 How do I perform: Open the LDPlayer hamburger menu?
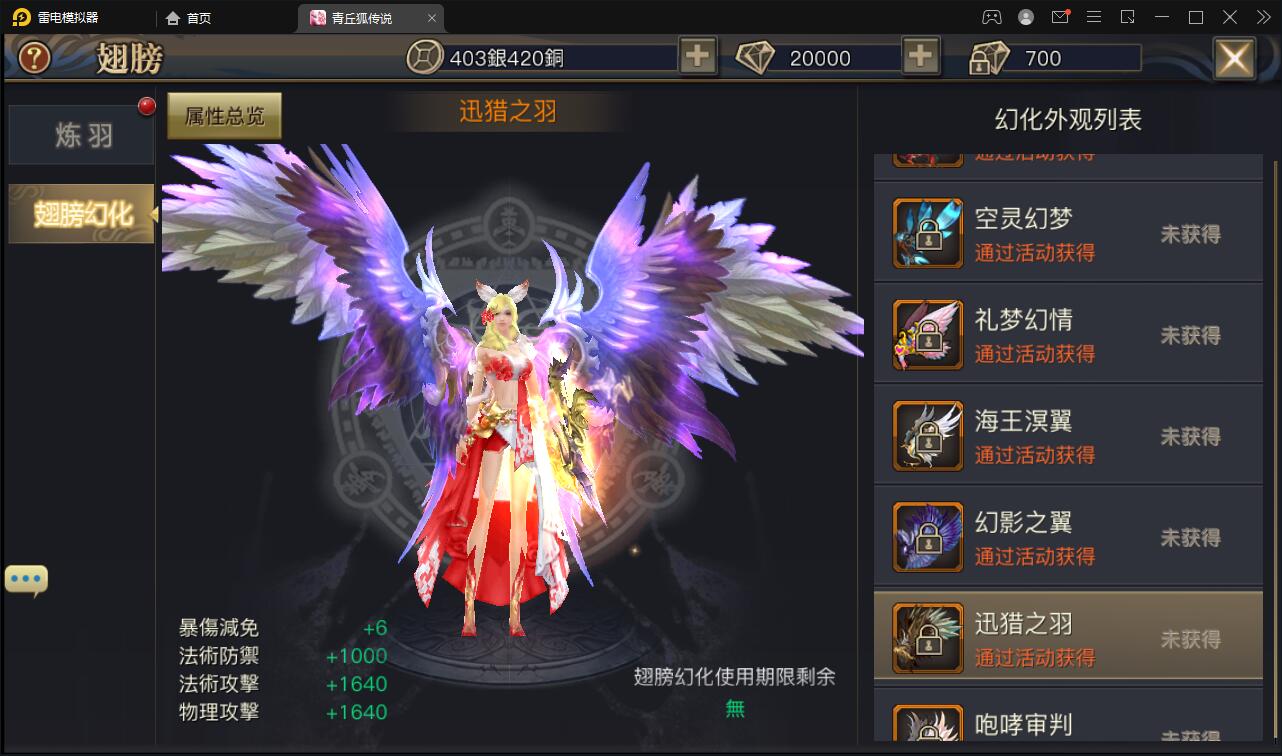coord(1094,16)
